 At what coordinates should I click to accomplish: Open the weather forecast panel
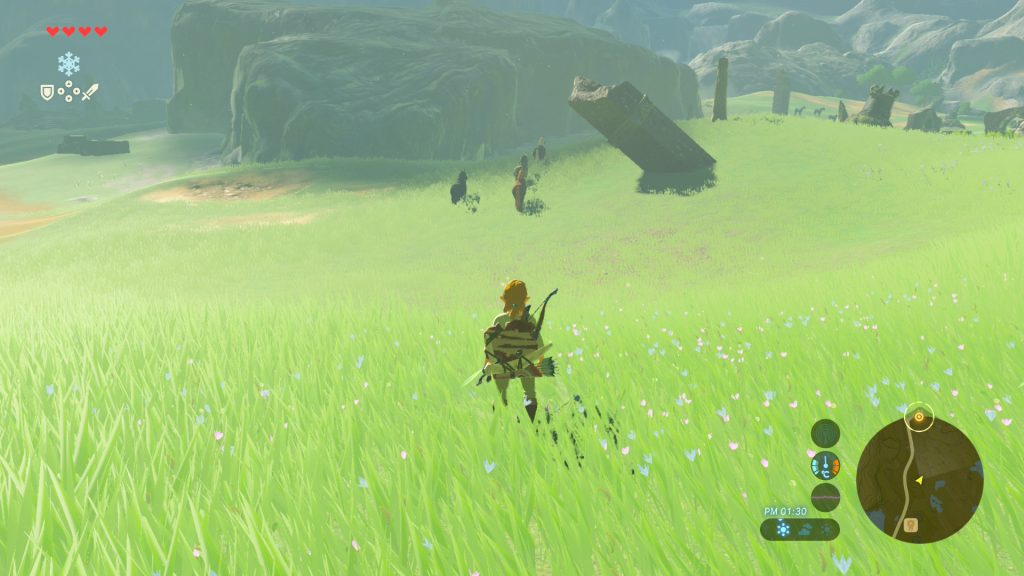click(x=800, y=529)
